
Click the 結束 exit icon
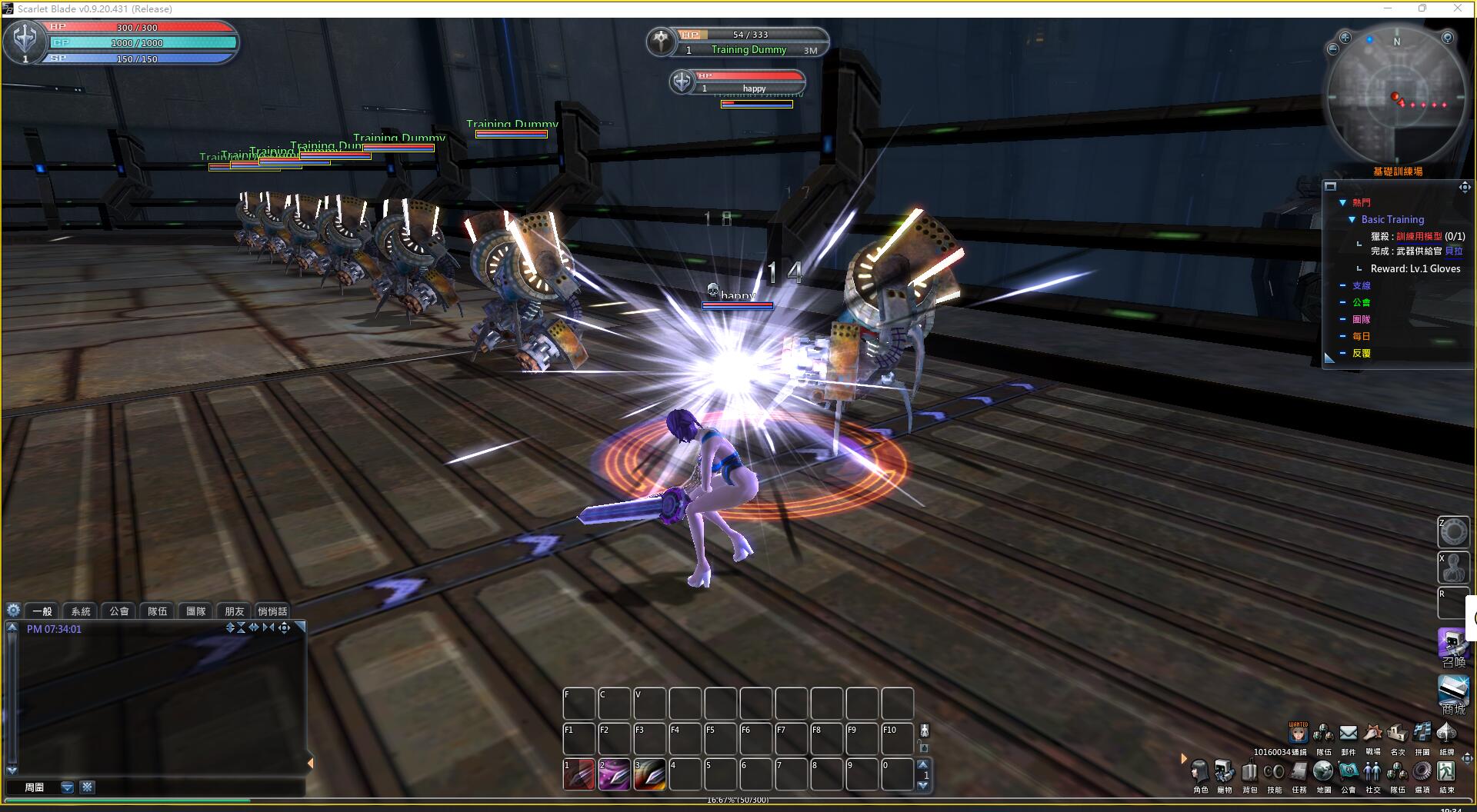pyautogui.click(x=1446, y=771)
